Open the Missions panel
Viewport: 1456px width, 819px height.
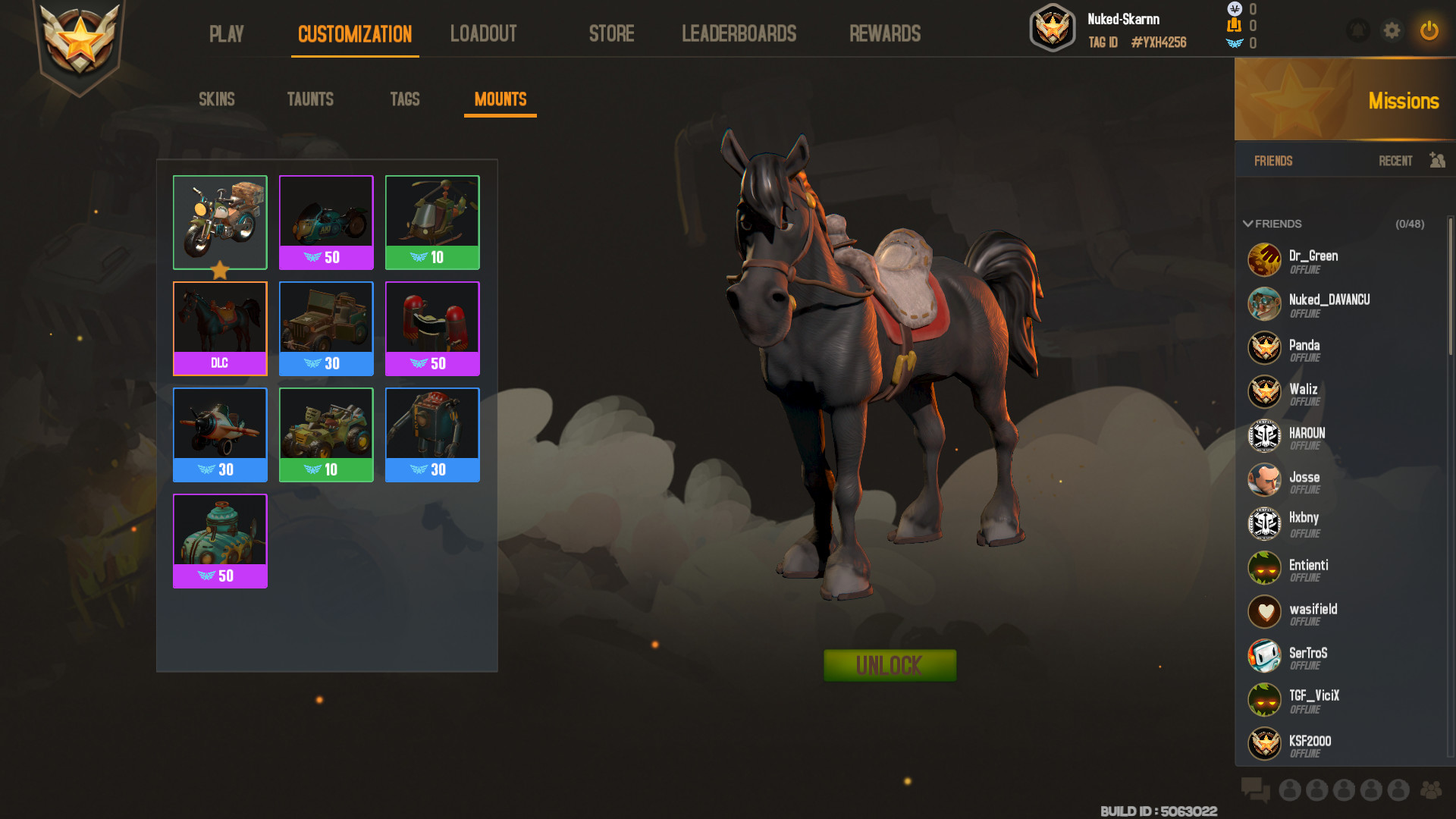[x=1404, y=101]
